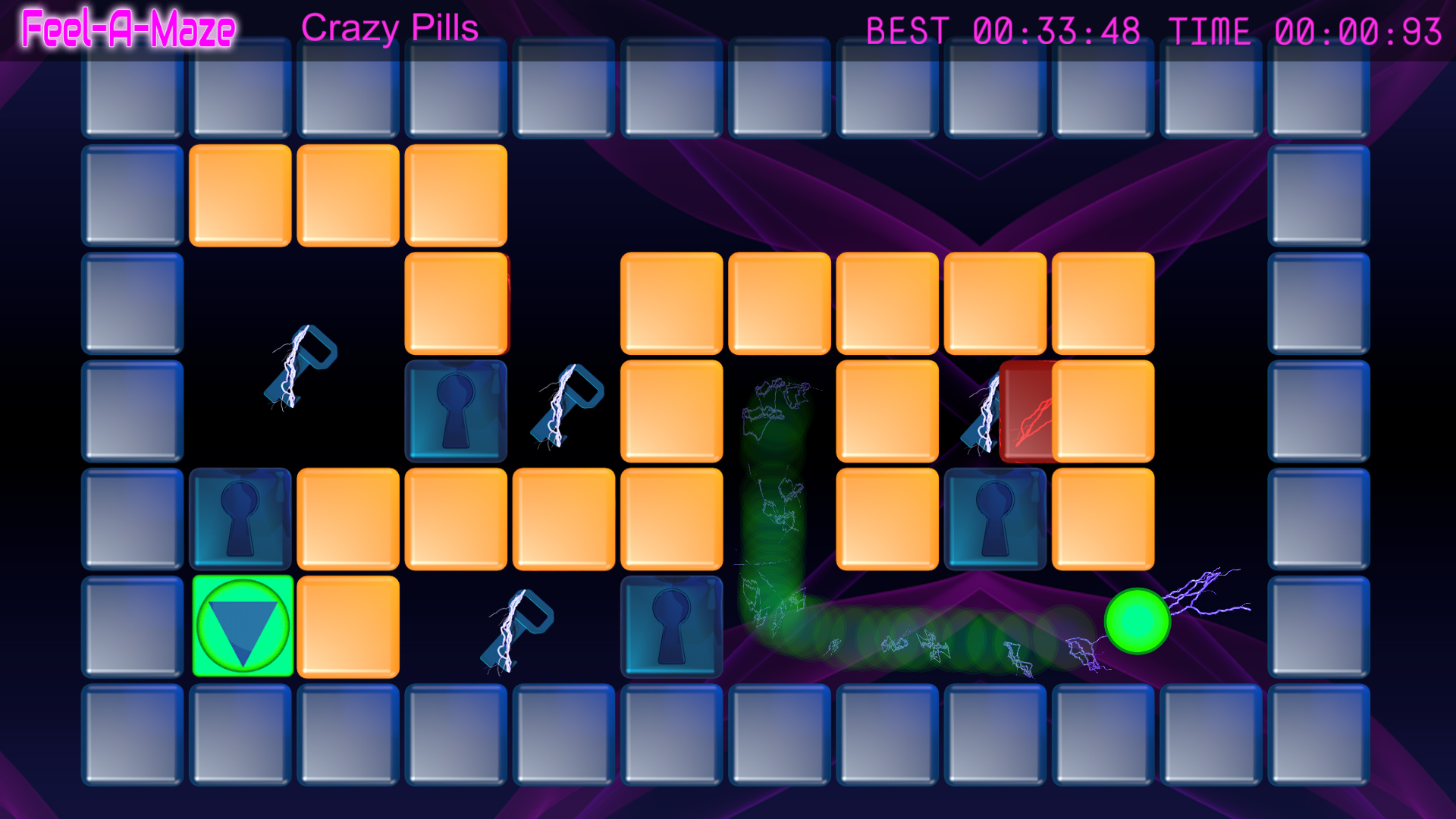Viewport: 1456px width, 819px height.
Task: Grab the key lying near the bottom-middle area
Action: pos(516,629)
